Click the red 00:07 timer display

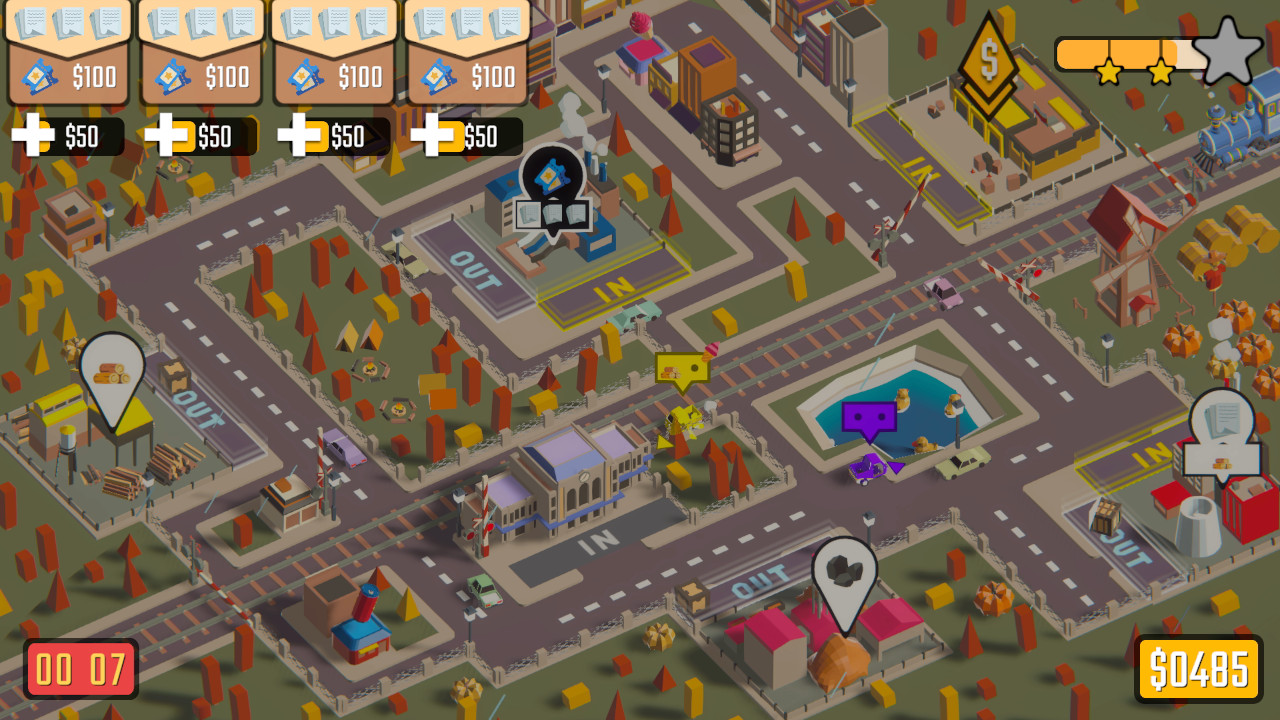pyautogui.click(x=80, y=667)
